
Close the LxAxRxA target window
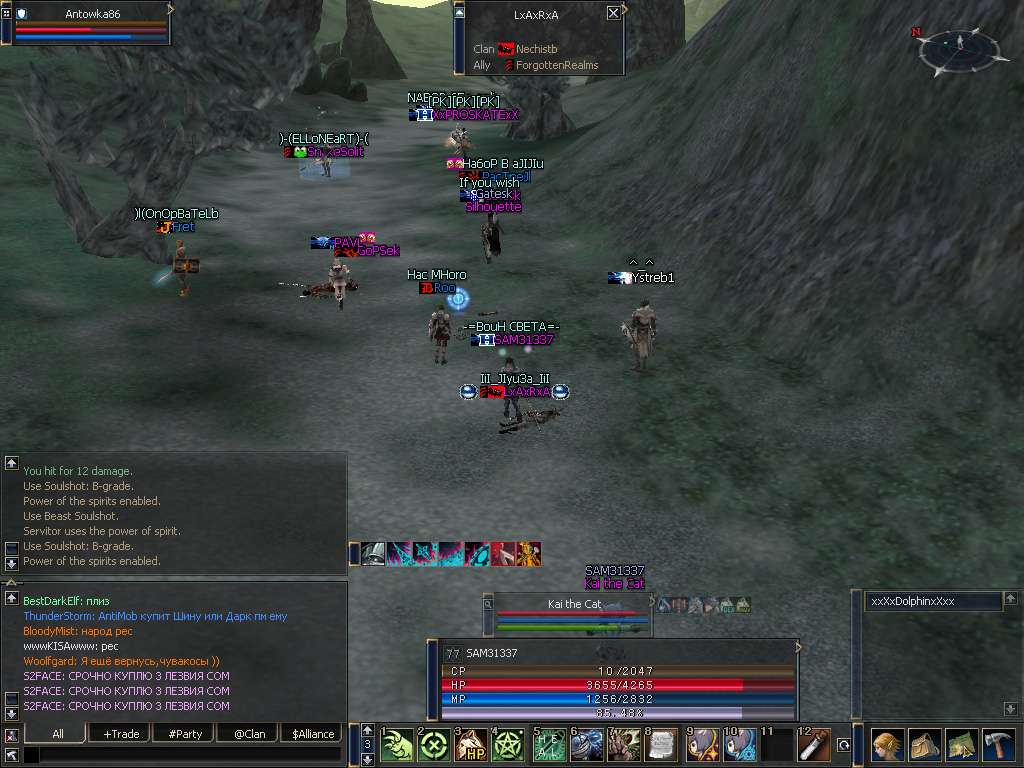point(613,14)
